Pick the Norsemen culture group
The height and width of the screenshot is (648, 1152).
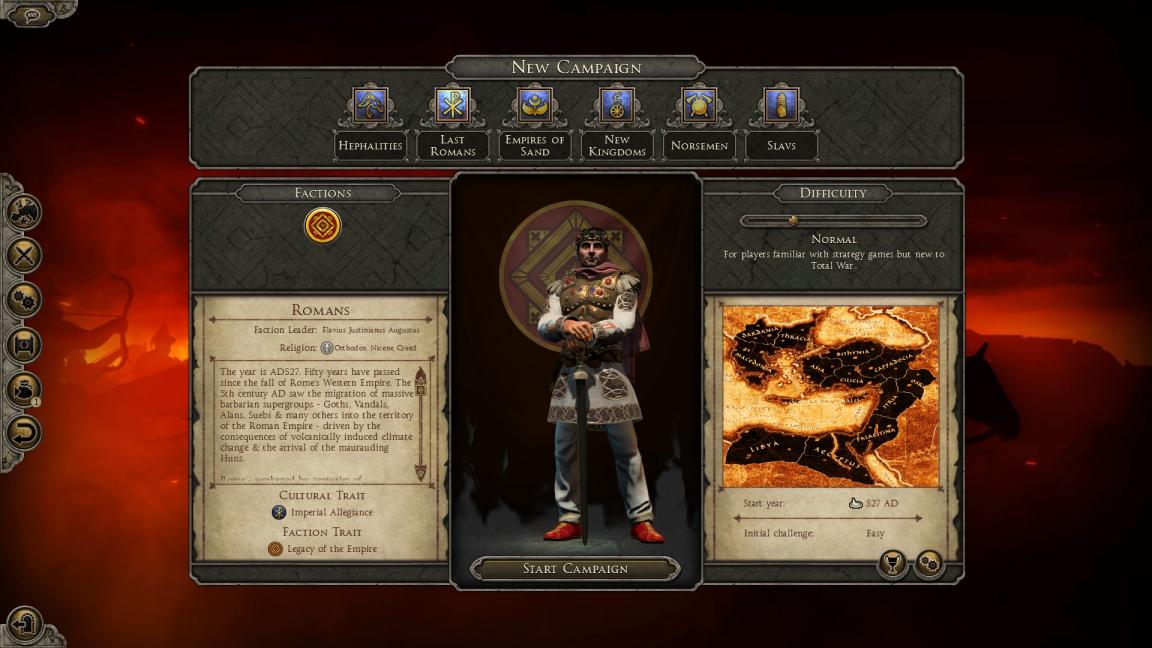tap(699, 106)
